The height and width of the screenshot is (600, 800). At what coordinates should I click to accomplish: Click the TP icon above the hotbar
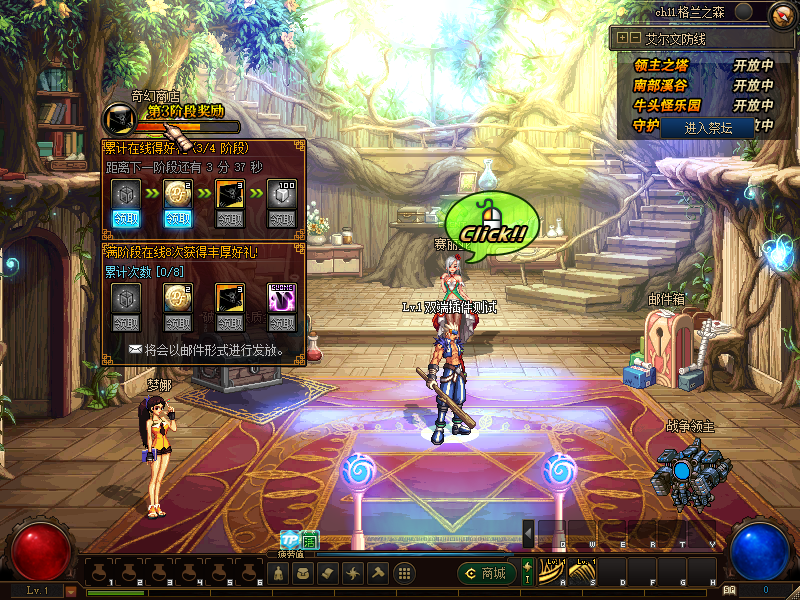(290, 539)
